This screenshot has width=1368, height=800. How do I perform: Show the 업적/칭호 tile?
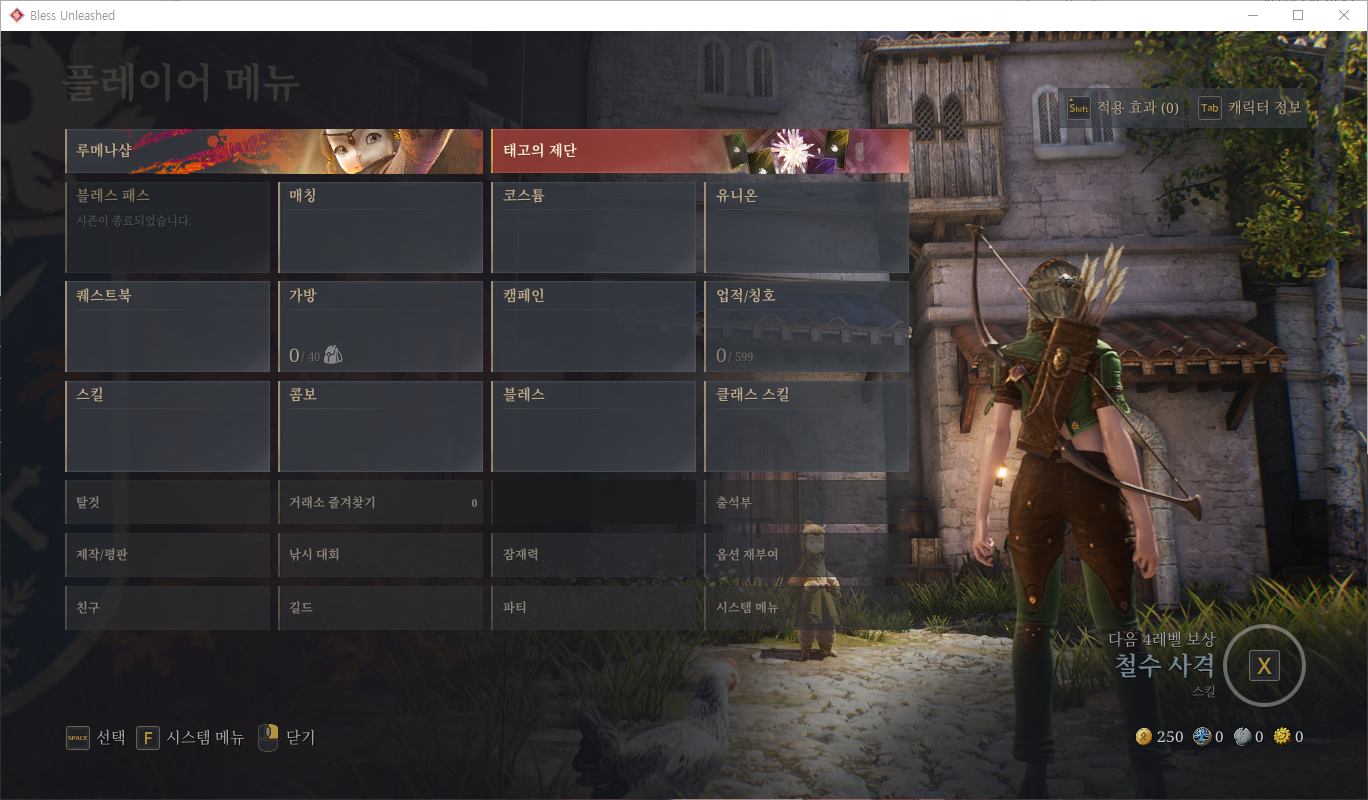807,327
